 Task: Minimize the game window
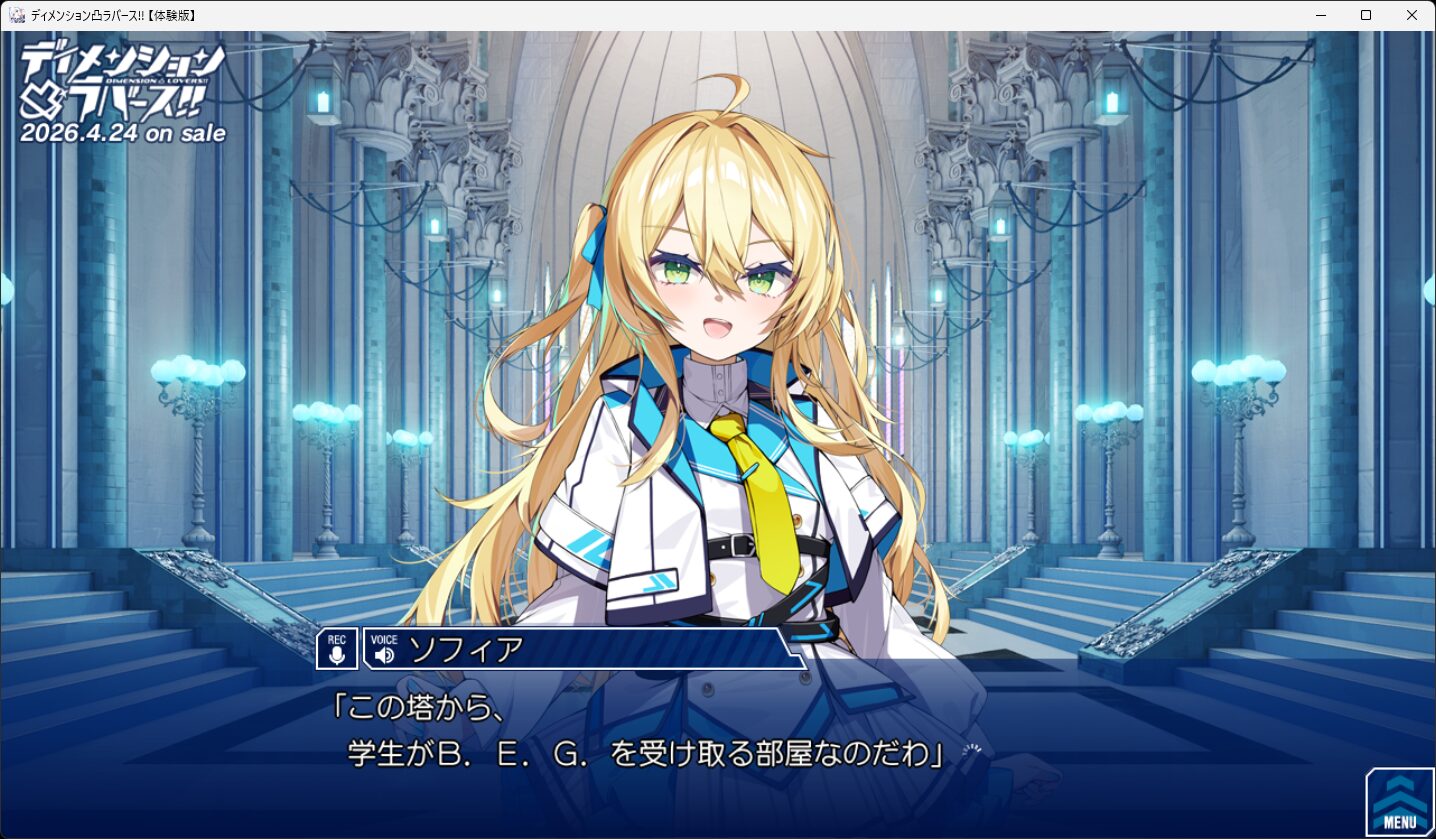tap(1320, 15)
